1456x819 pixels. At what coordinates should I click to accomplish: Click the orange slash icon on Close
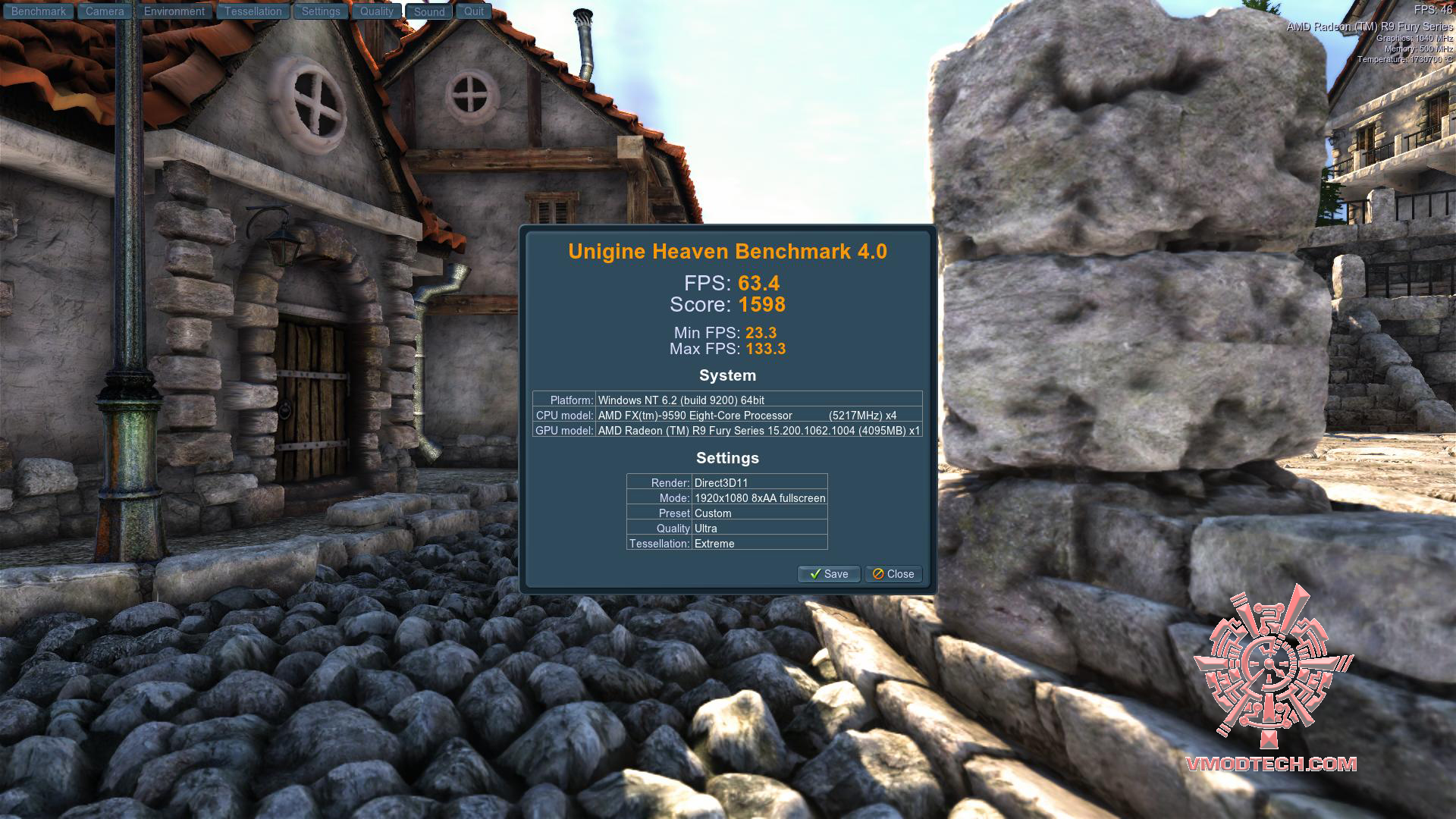(877, 574)
